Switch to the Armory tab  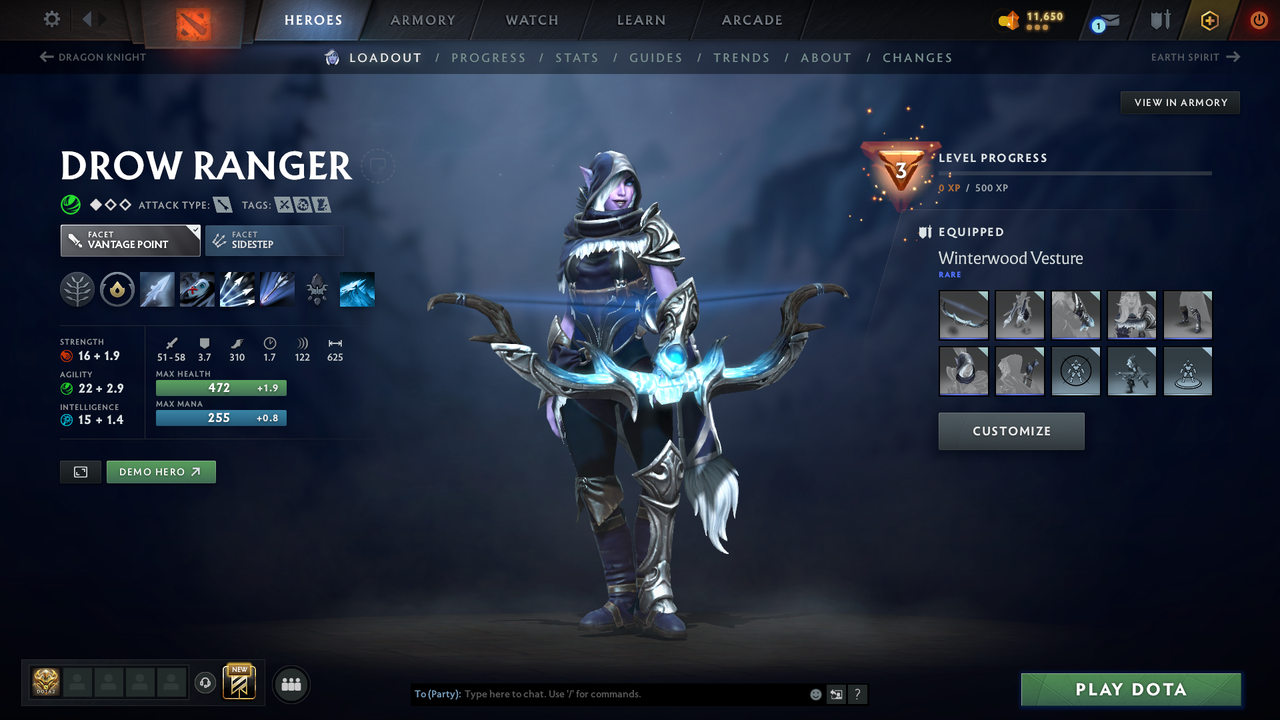click(422, 20)
